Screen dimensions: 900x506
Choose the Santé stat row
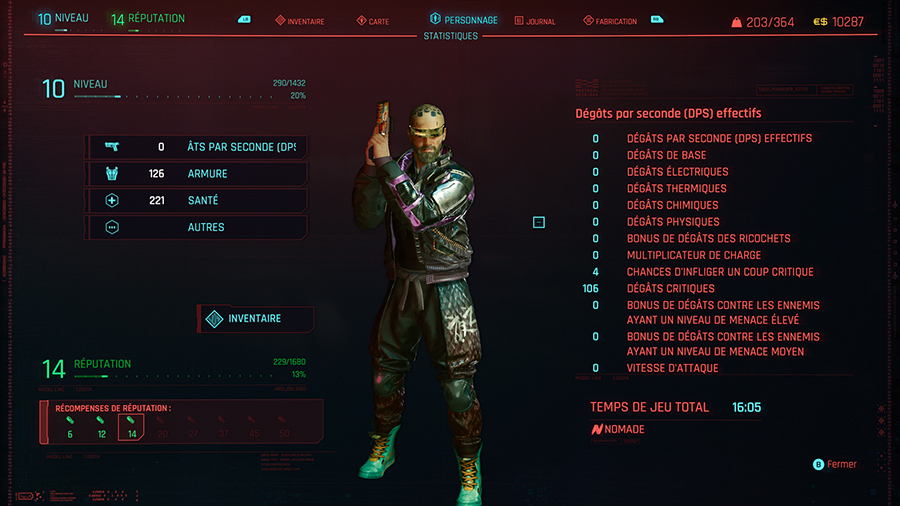(x=196, y=201)
